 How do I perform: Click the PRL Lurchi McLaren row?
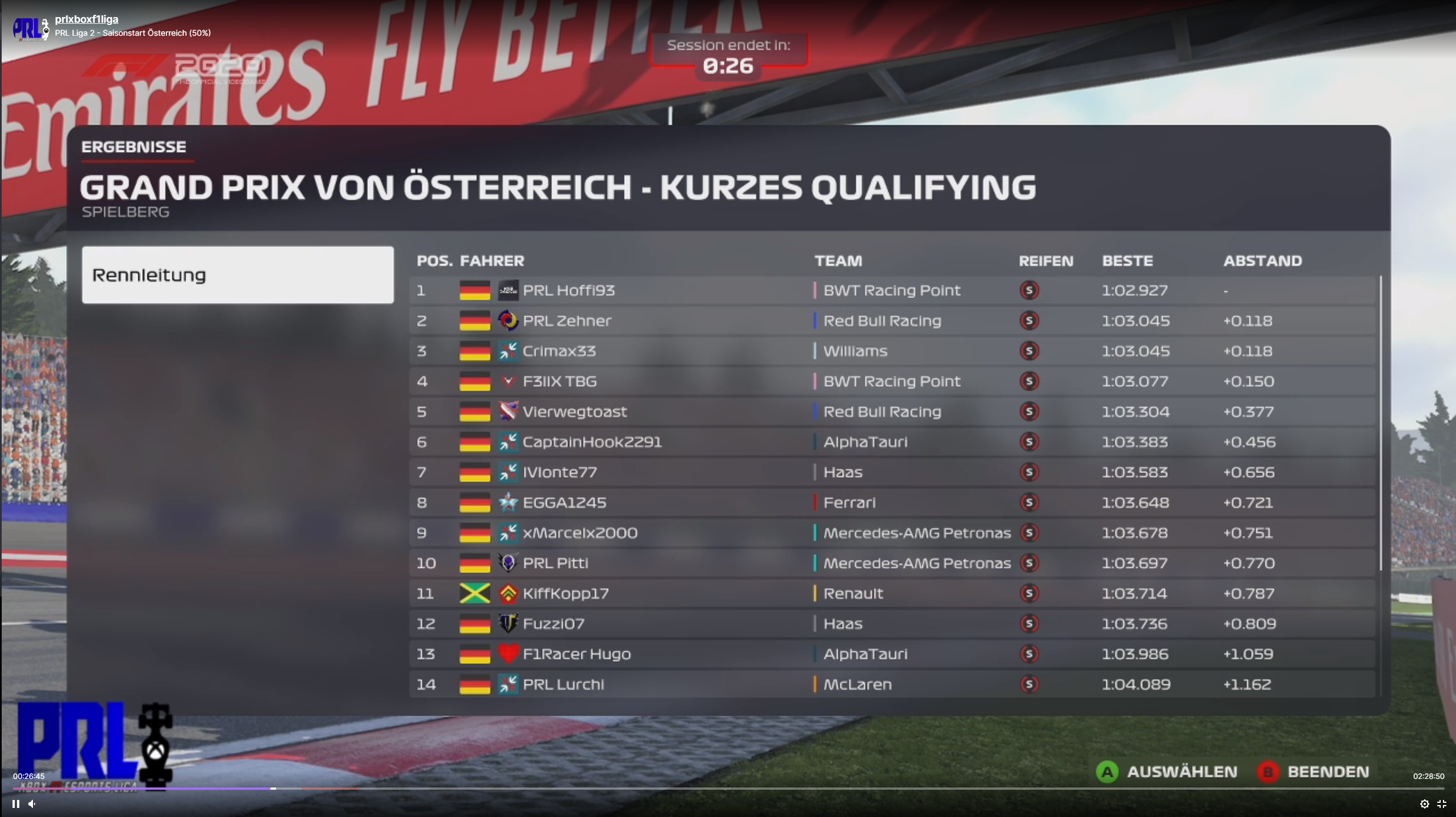coord(892,685)
